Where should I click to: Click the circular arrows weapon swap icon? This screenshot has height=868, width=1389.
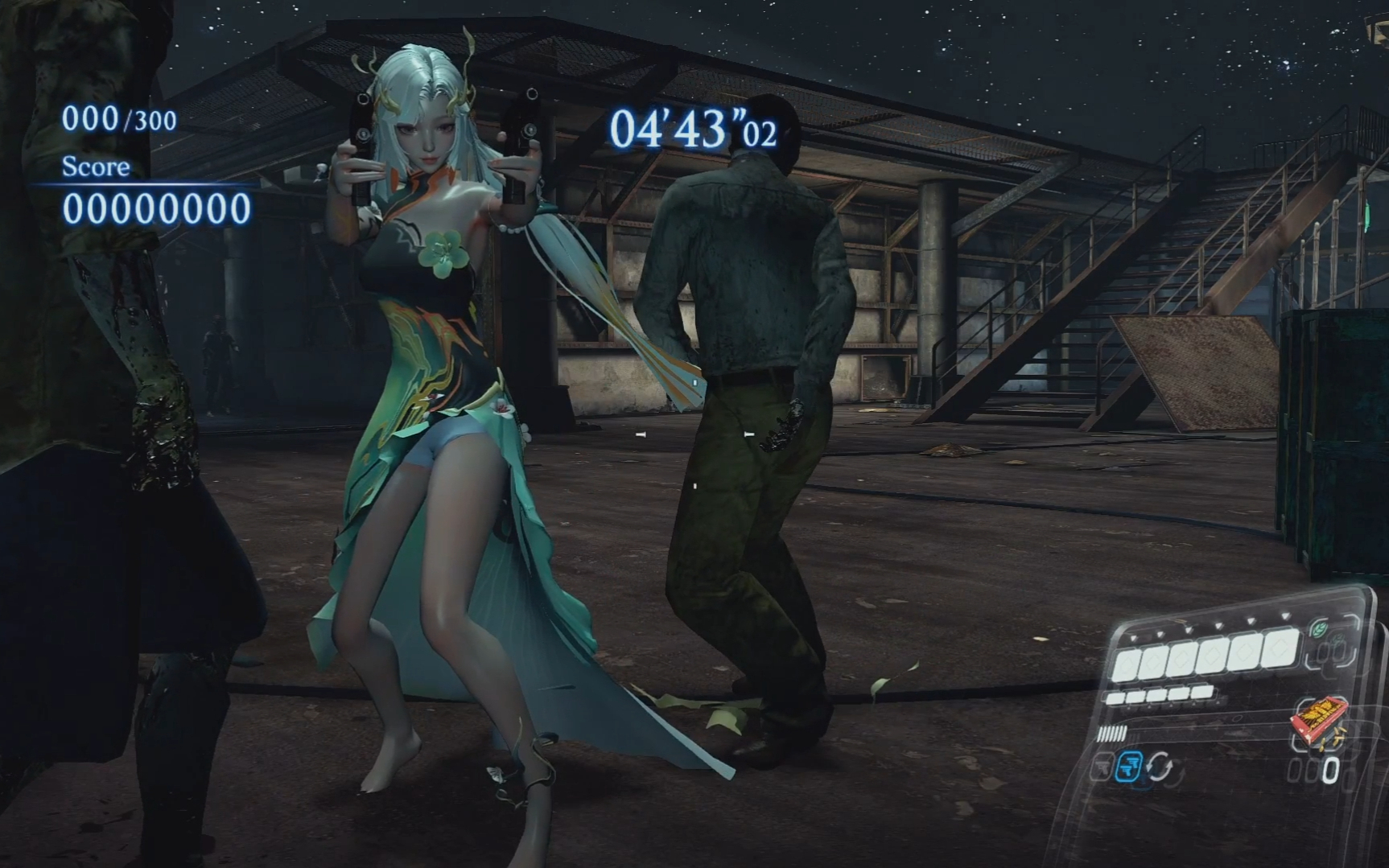1159,766
